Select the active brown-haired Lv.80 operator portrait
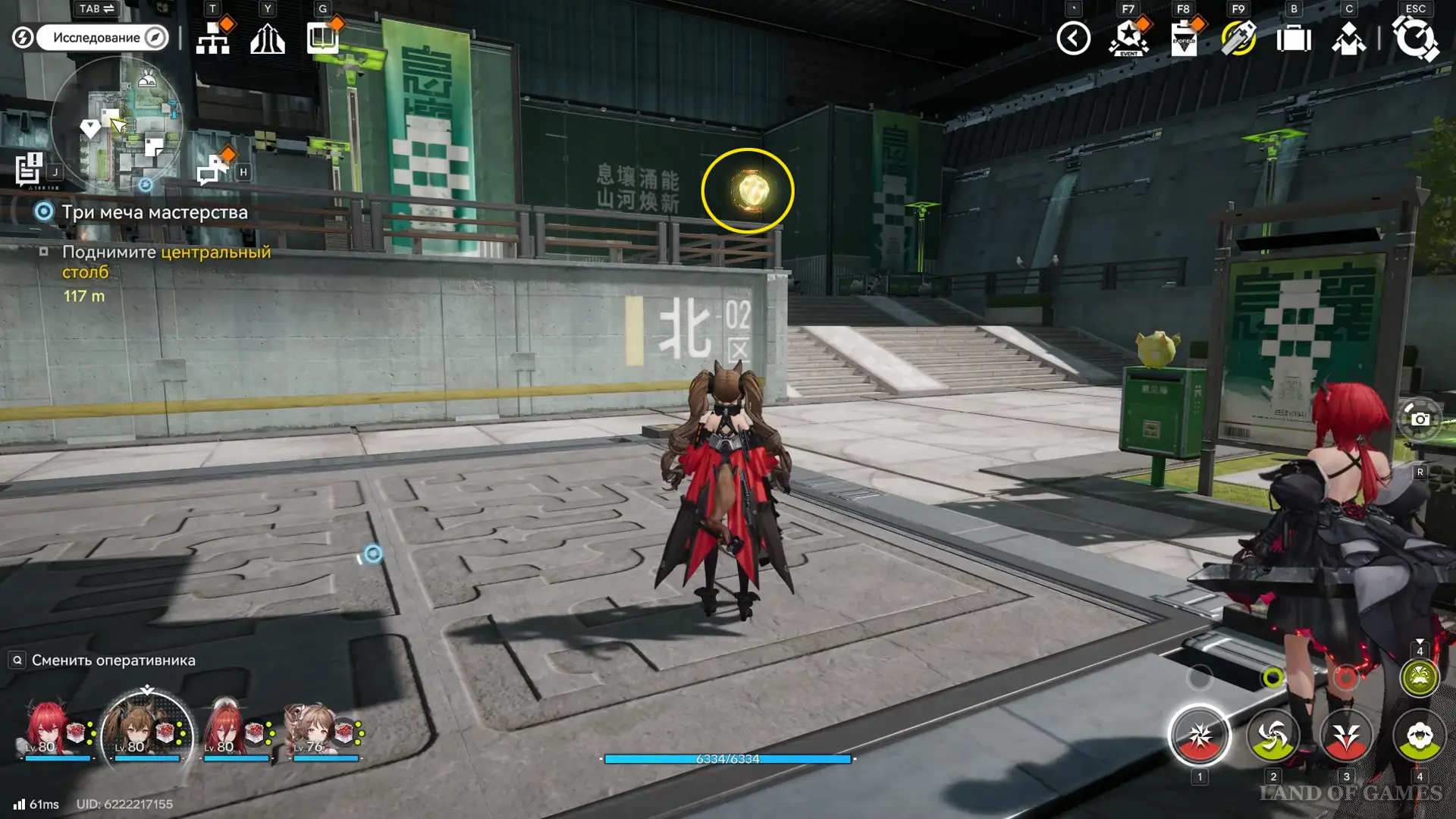The image size is (1456, 819). [146, 730]
